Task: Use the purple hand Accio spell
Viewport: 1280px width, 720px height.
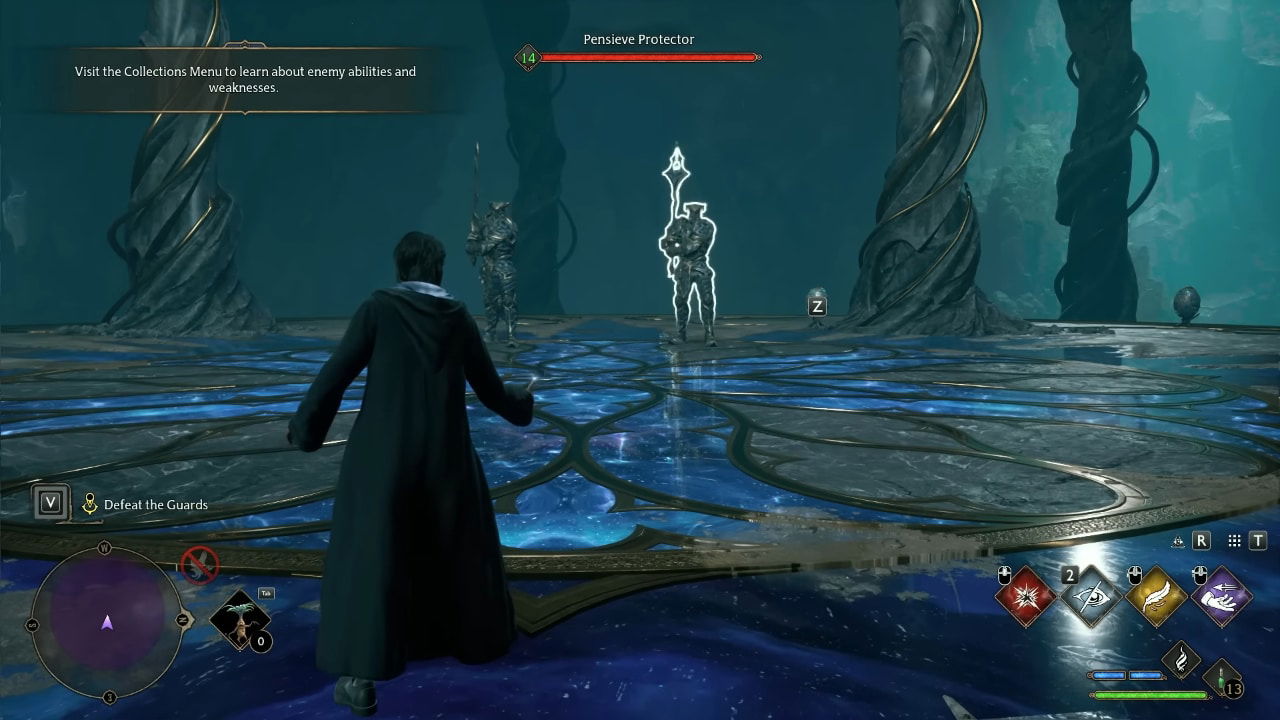Action: click(x=1221, y=597)
